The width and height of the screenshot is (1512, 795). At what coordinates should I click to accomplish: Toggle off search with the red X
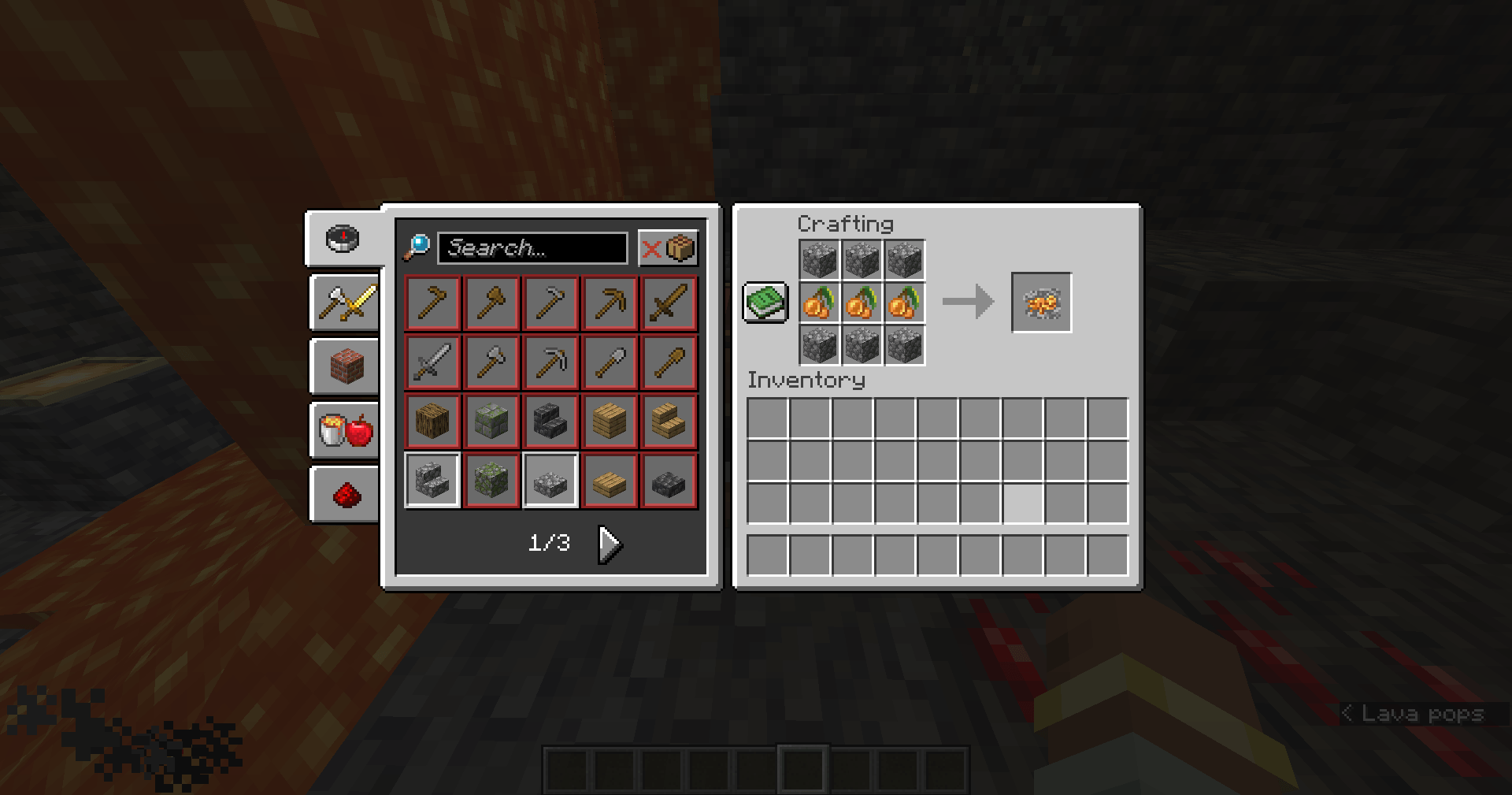pyautogui.click(x=651, y=248)
